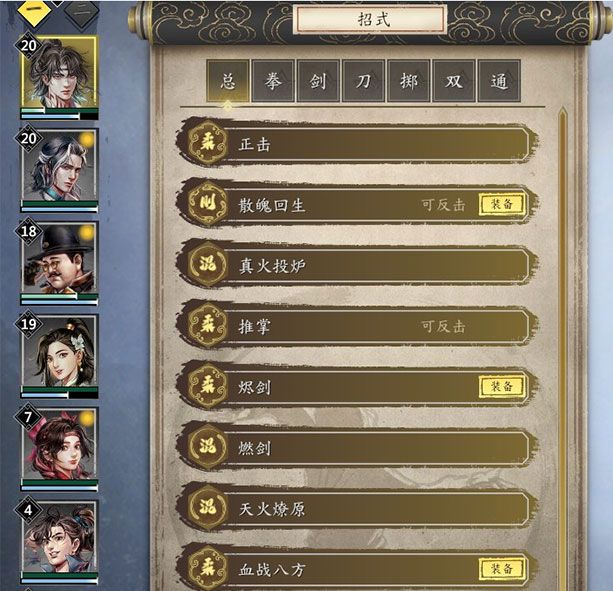Screen dimensions: 613x591
Task: Choose the 天火燎原 move row
Action: 360,508
